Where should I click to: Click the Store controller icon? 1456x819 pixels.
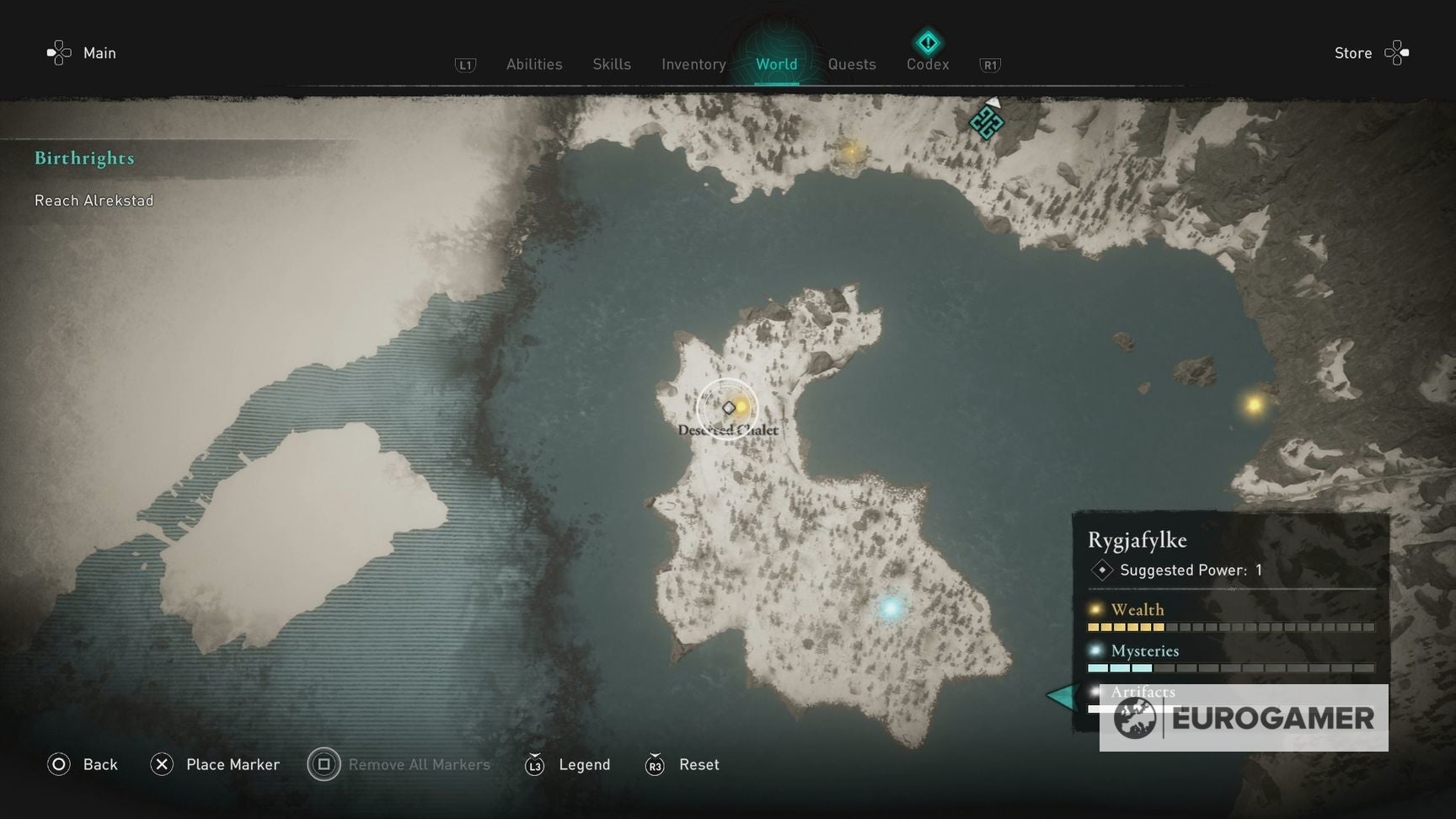point(1398,52)
